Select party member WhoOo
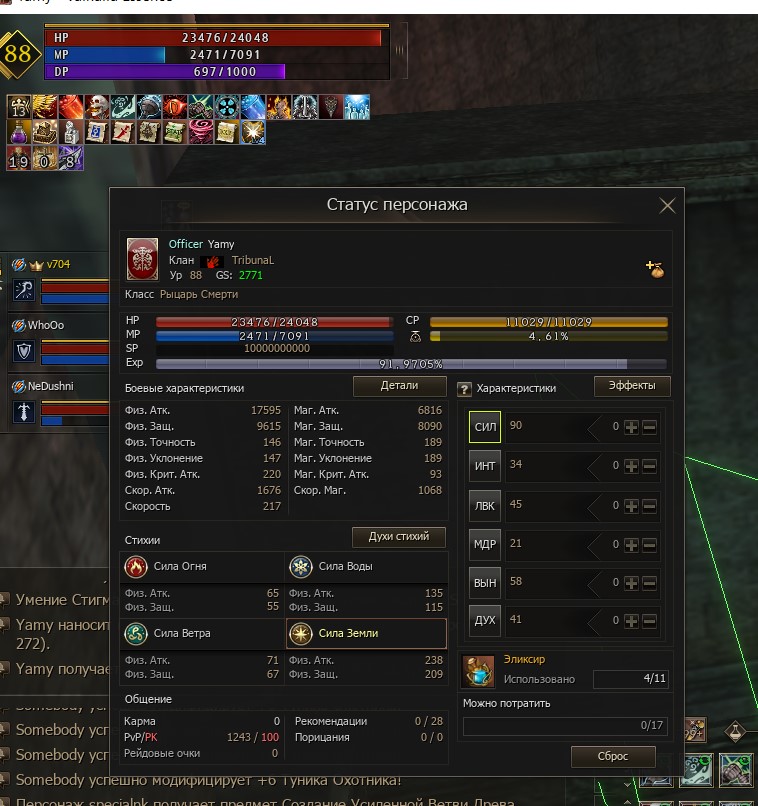Screen dimensions: 758x806 point(45,325)
